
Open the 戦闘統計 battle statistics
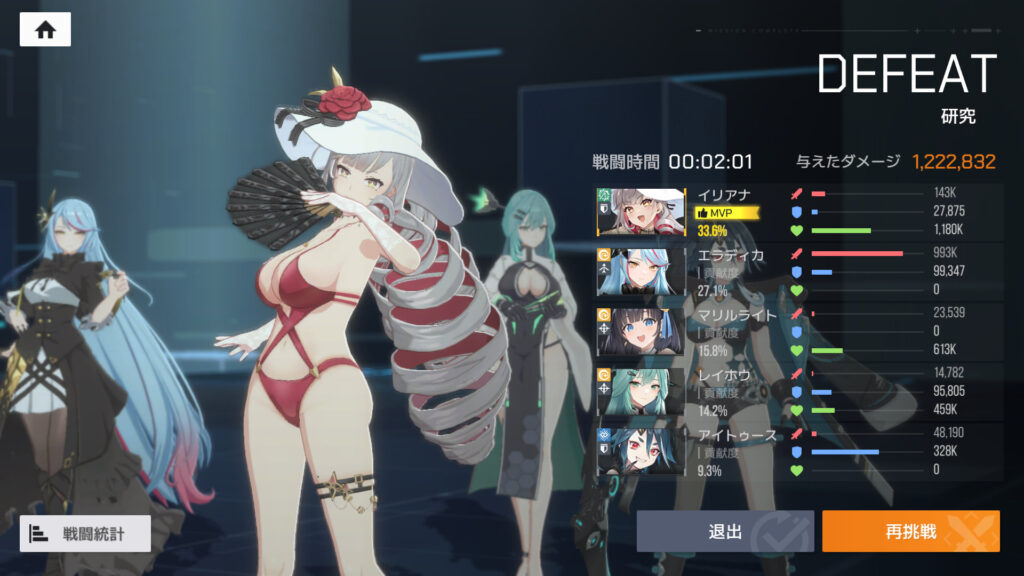pyautogui.click(x=85, y=534)
